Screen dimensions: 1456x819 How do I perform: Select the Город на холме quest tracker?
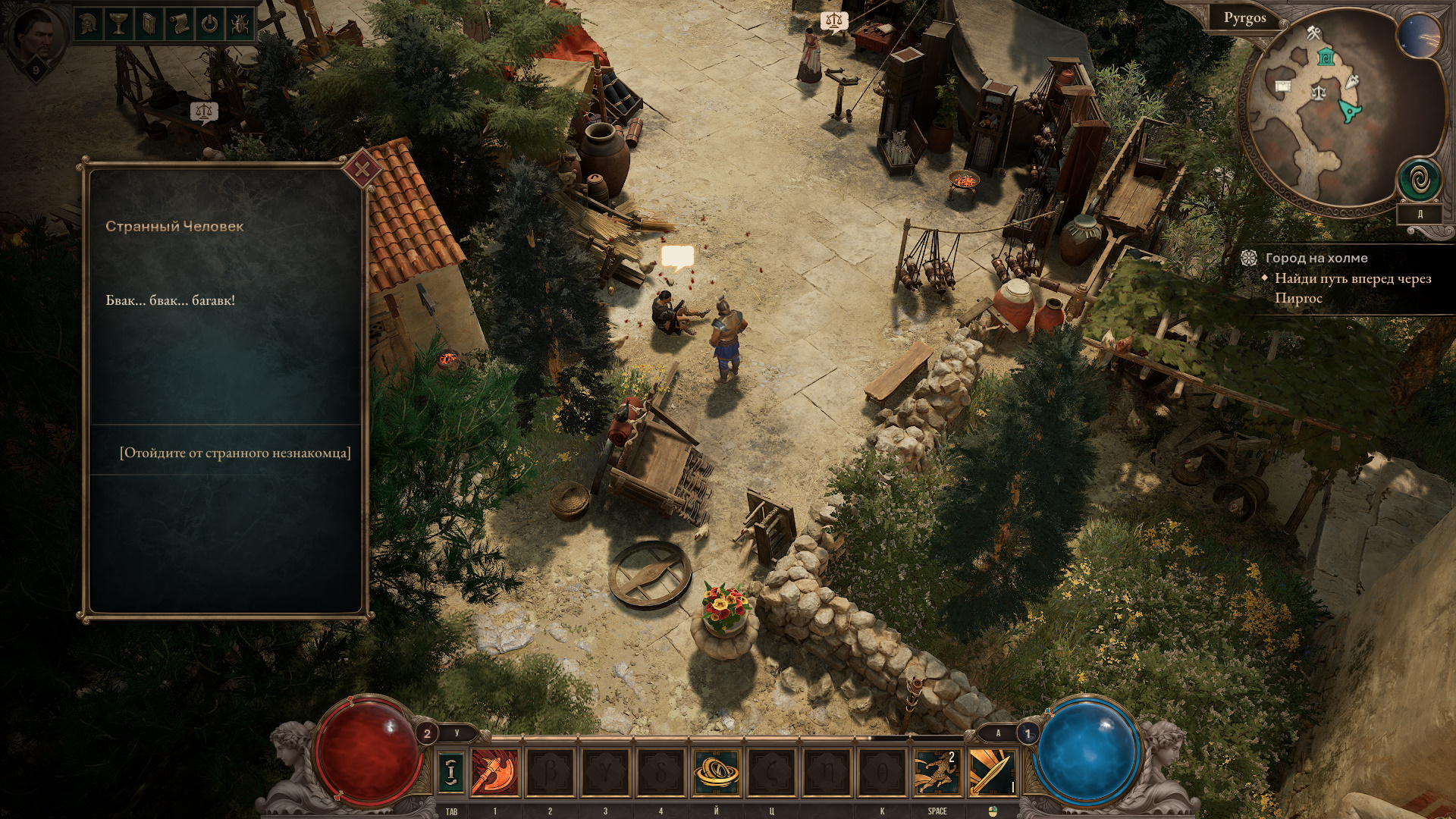1316,259
